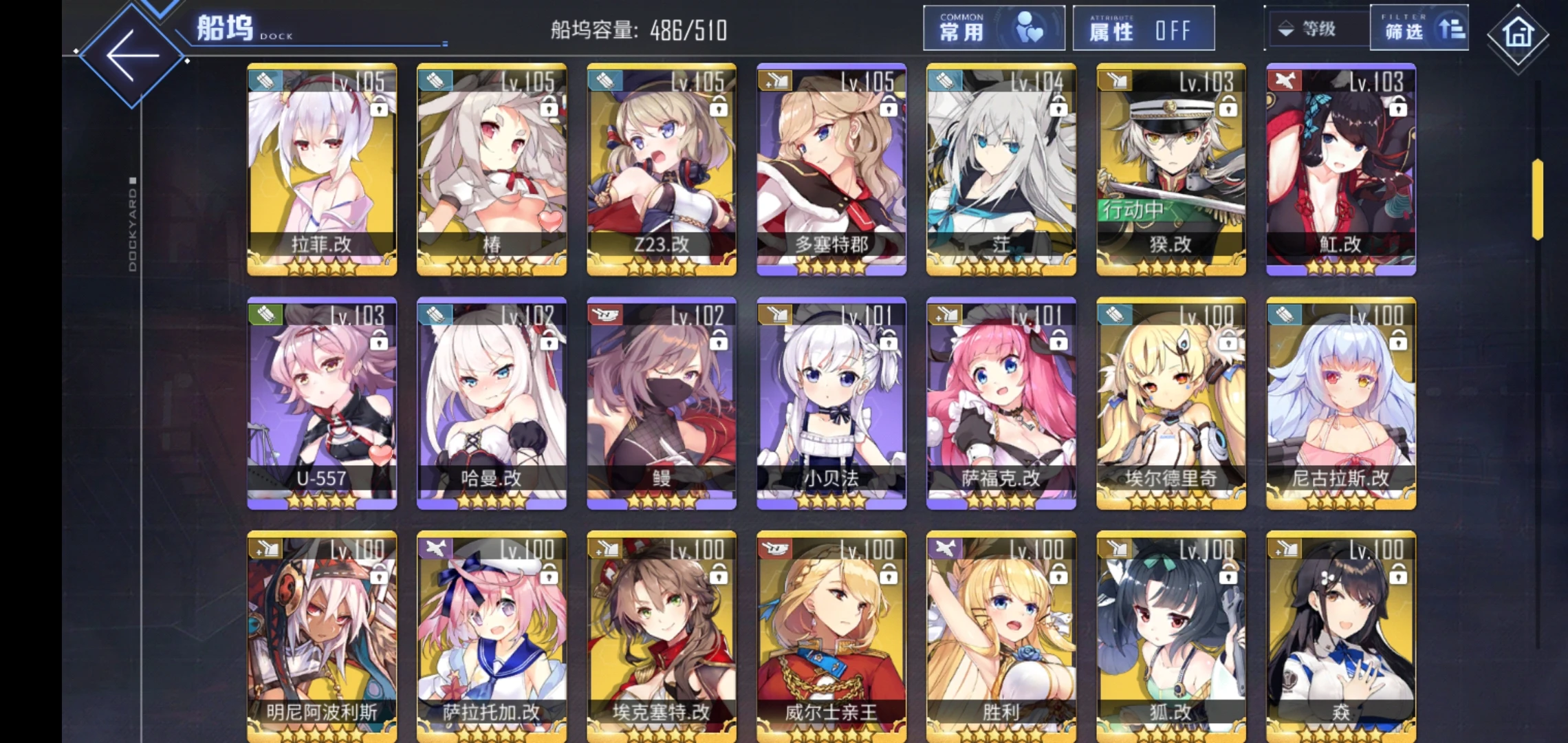Select the 威尔士亲王 ship card
The width and height of the screenshot is (1568, 743).
831,636
